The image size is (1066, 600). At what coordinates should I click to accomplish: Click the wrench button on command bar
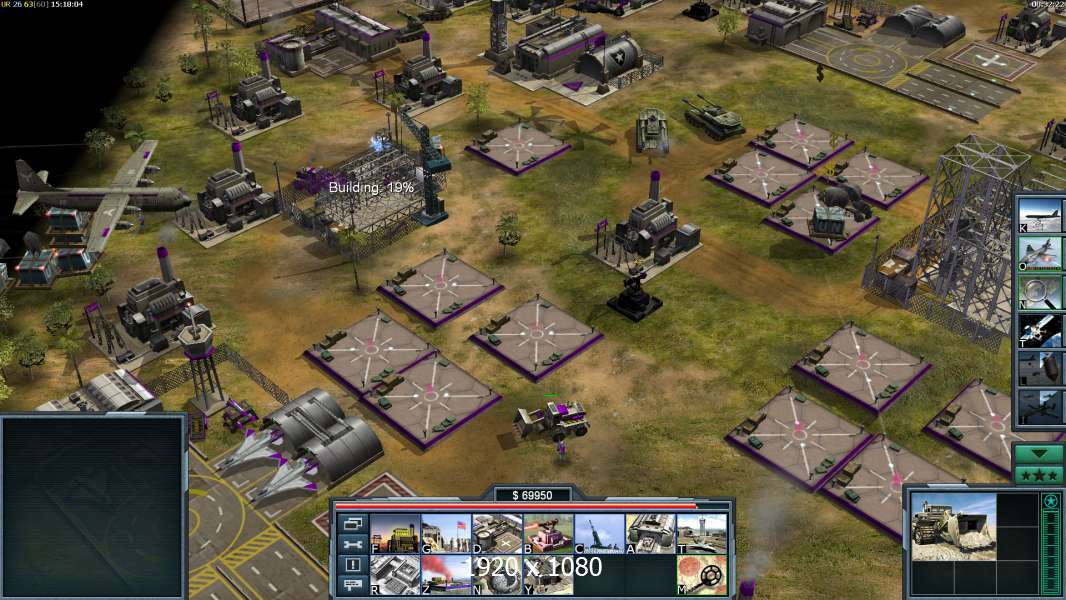(352, 544)
